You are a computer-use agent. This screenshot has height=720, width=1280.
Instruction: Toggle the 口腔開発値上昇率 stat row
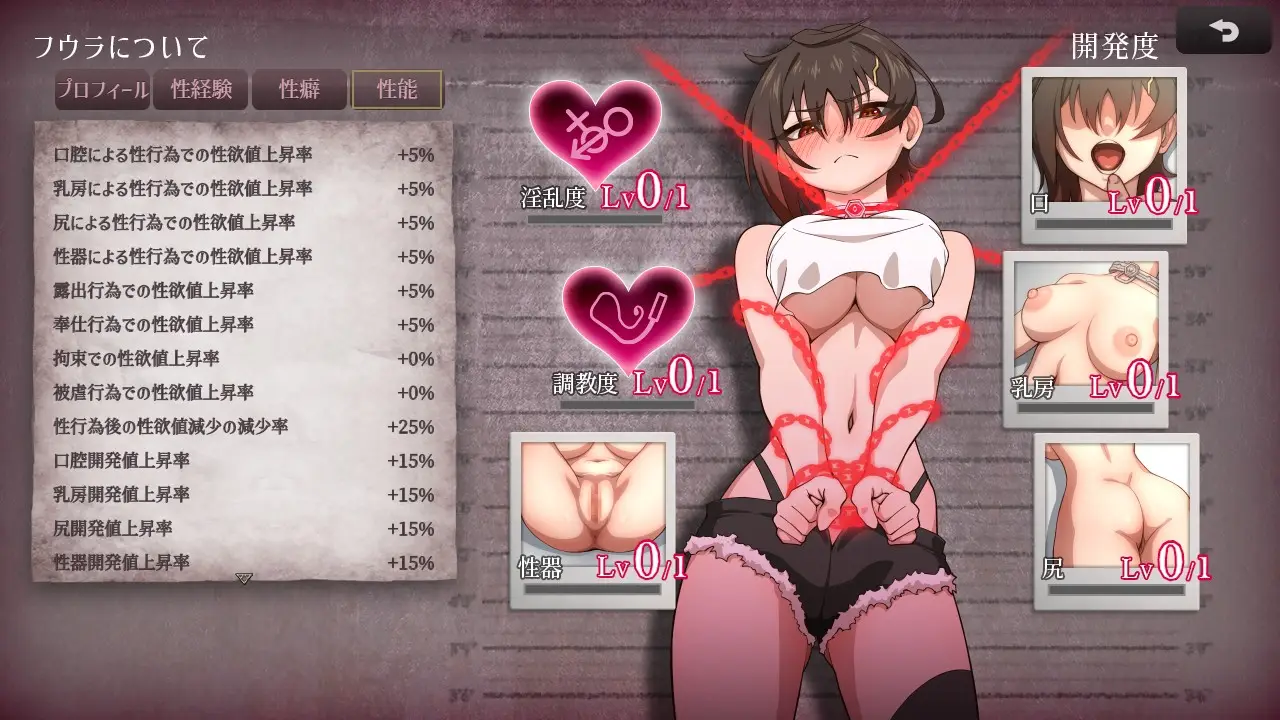coord(240,461)
